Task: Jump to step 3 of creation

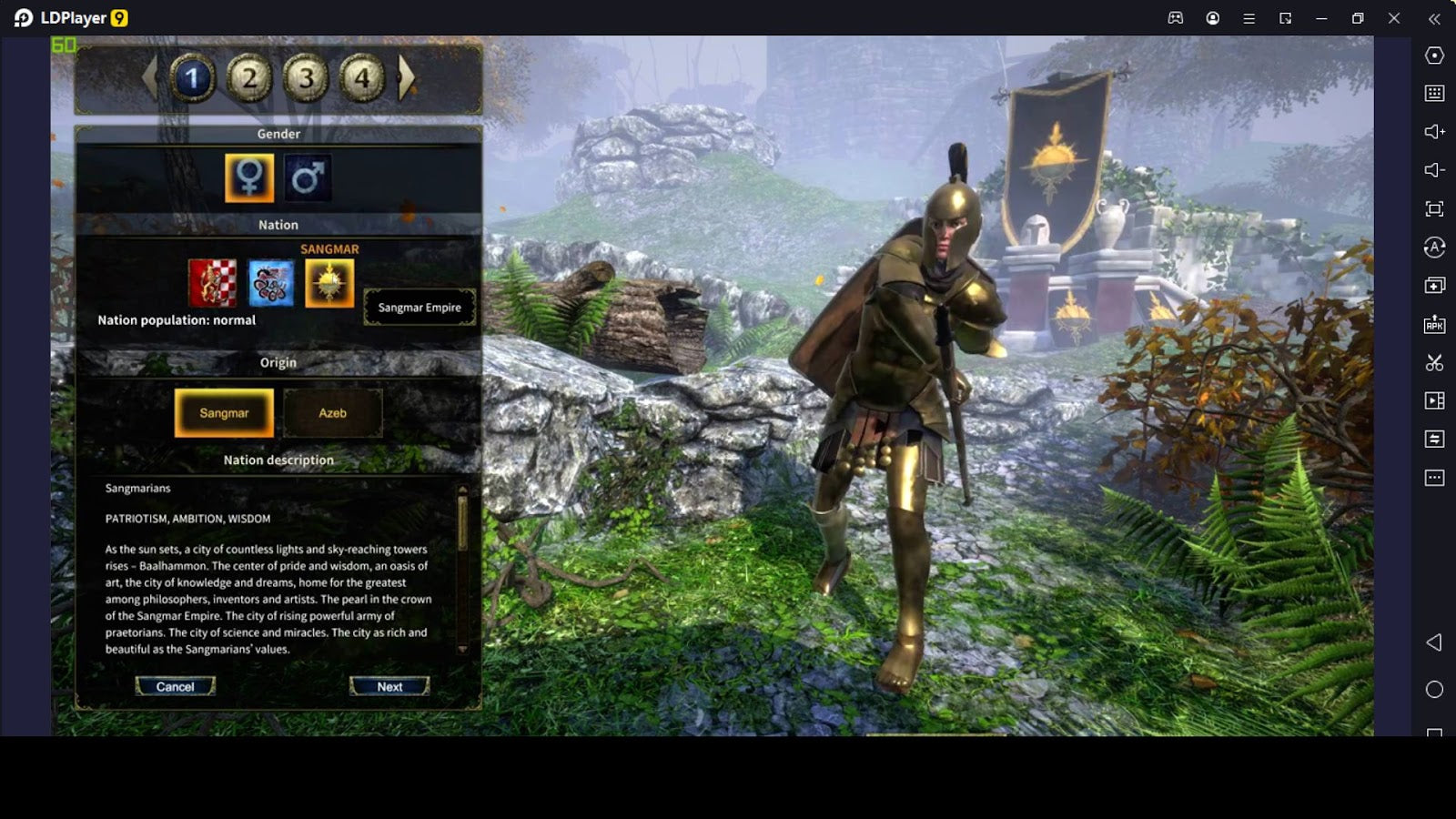Action: 306,79
